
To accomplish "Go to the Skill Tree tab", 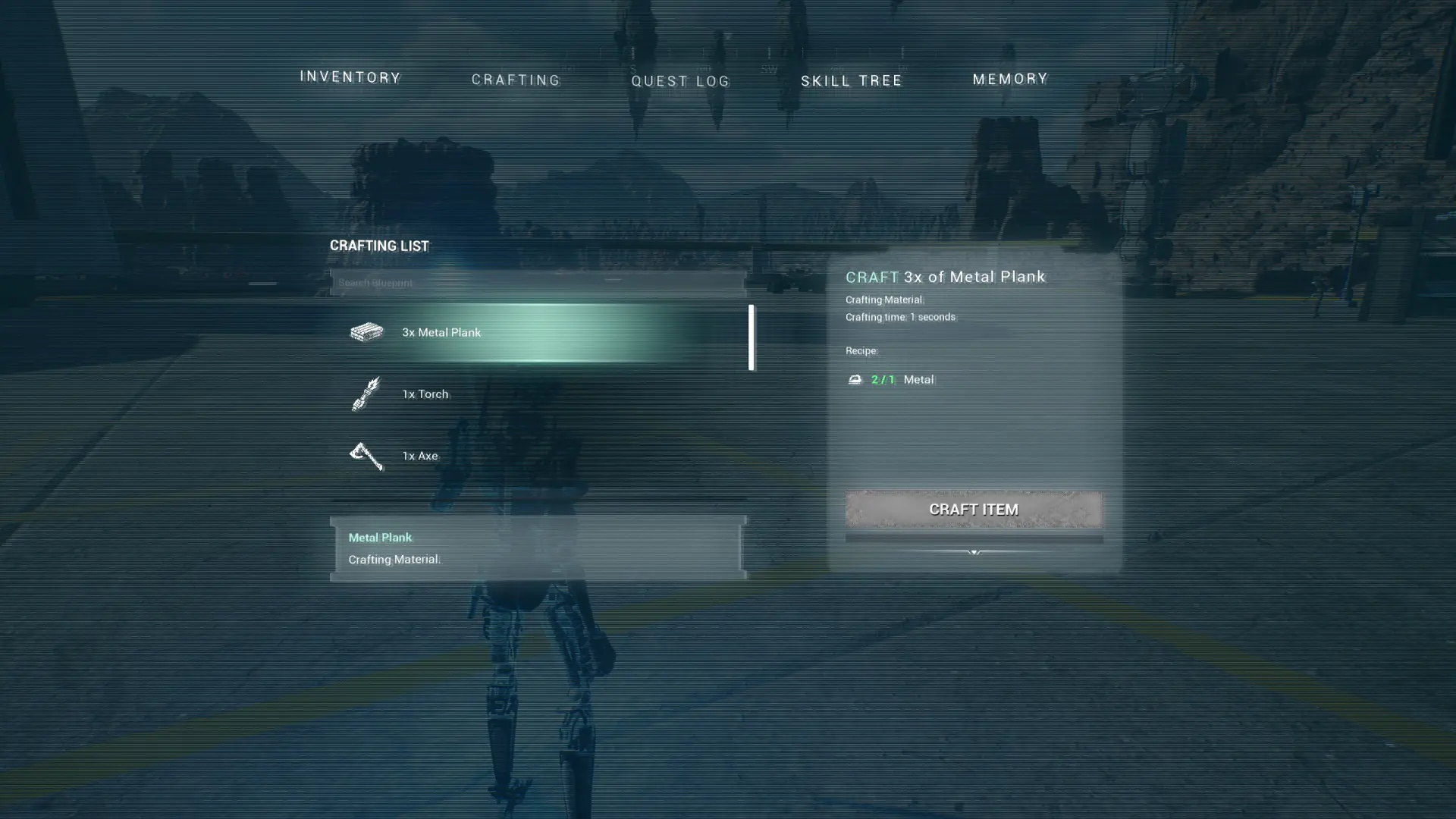I will [x=852, y=80].
